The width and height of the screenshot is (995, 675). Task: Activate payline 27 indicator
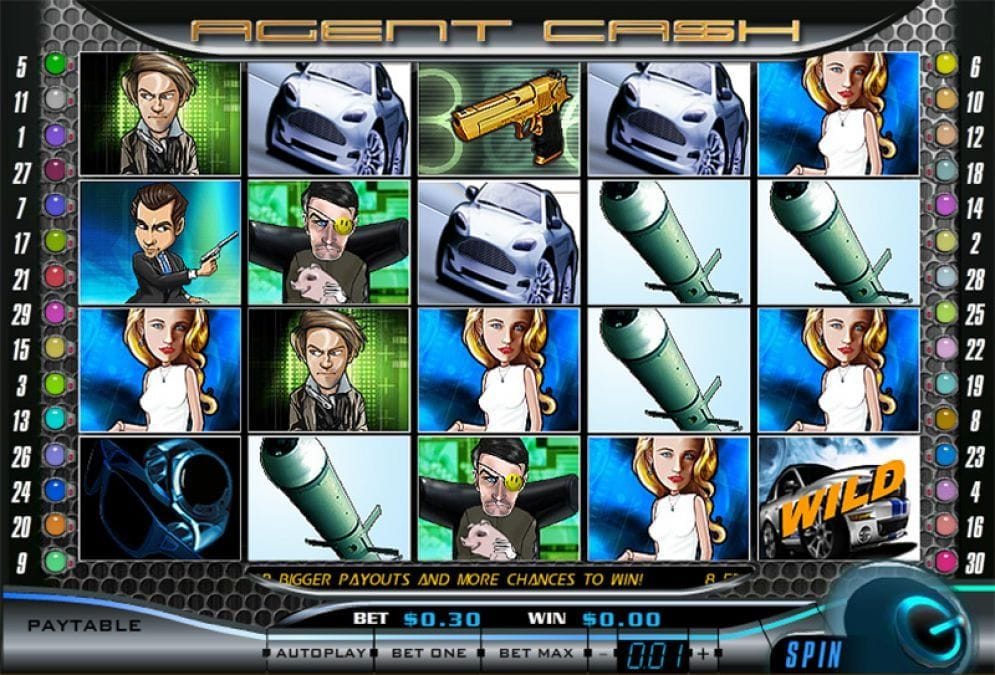54,172
